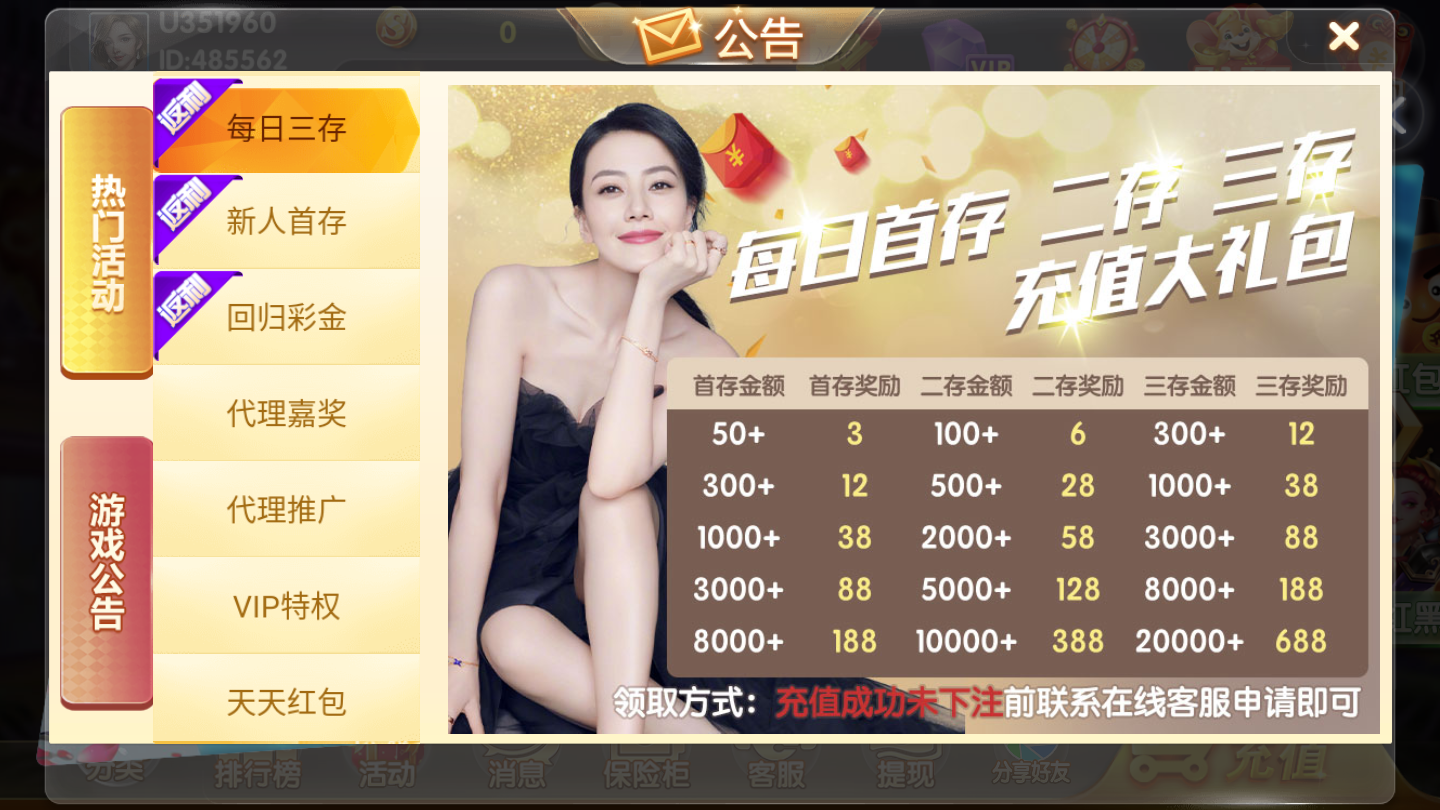Select the 提现 withdraw icon
1440x810 pixels.
(905, 775)
